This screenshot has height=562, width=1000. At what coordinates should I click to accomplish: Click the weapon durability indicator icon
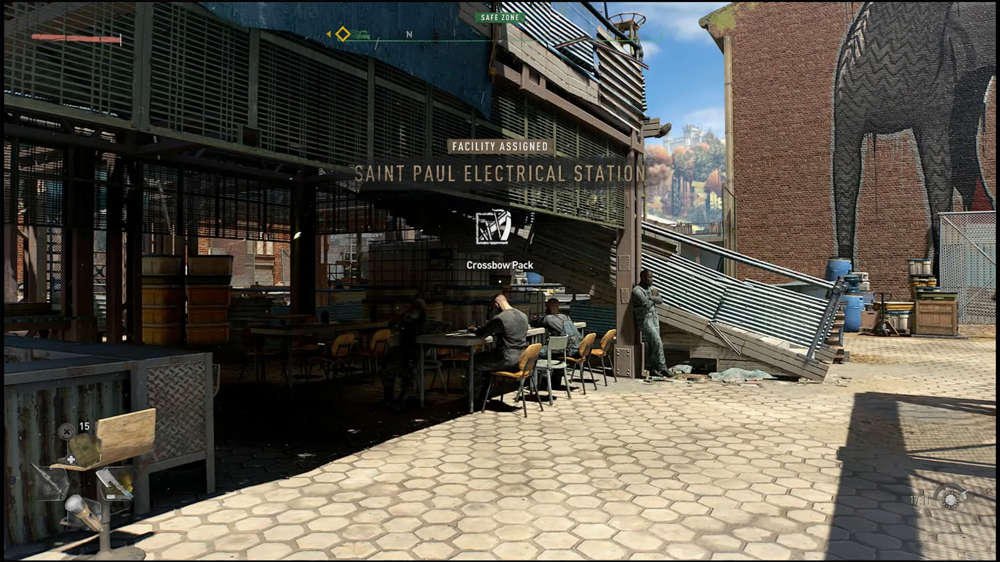(950, 497)
